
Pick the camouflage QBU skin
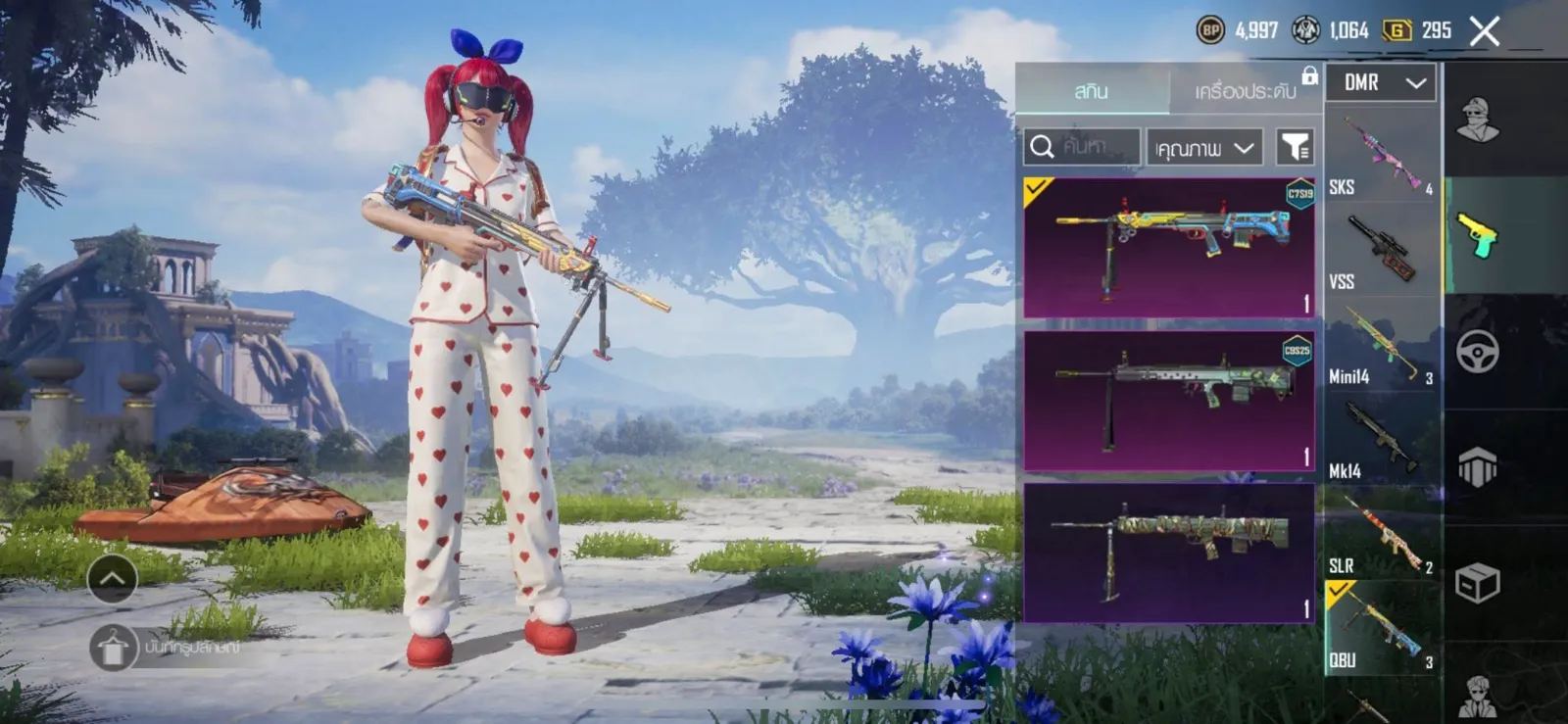tap(1168, 553)
